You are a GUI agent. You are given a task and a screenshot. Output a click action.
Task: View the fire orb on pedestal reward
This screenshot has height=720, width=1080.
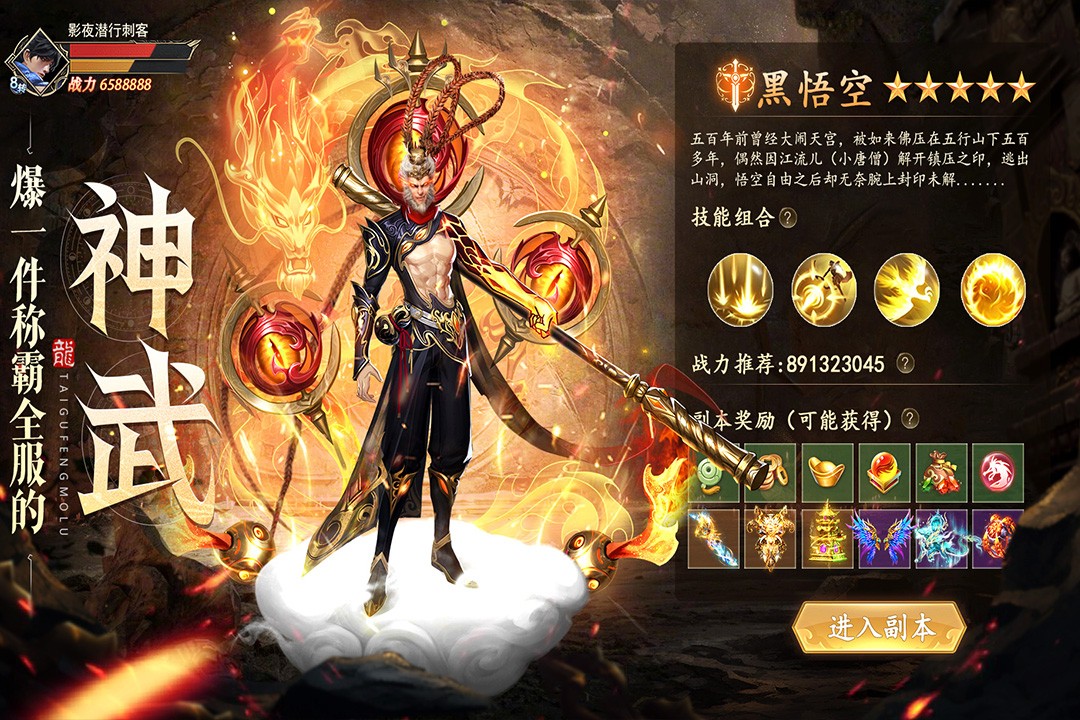pyautogui.click(x=883, y=473)
